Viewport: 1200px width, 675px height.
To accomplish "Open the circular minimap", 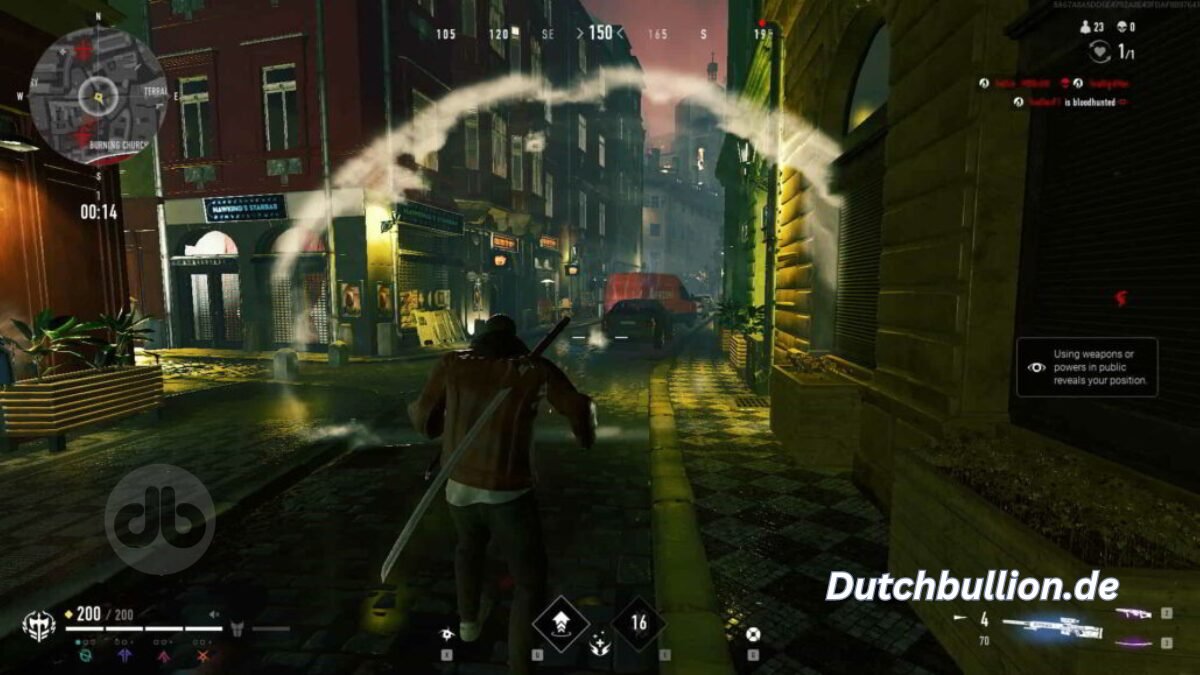I will point(98,95).
